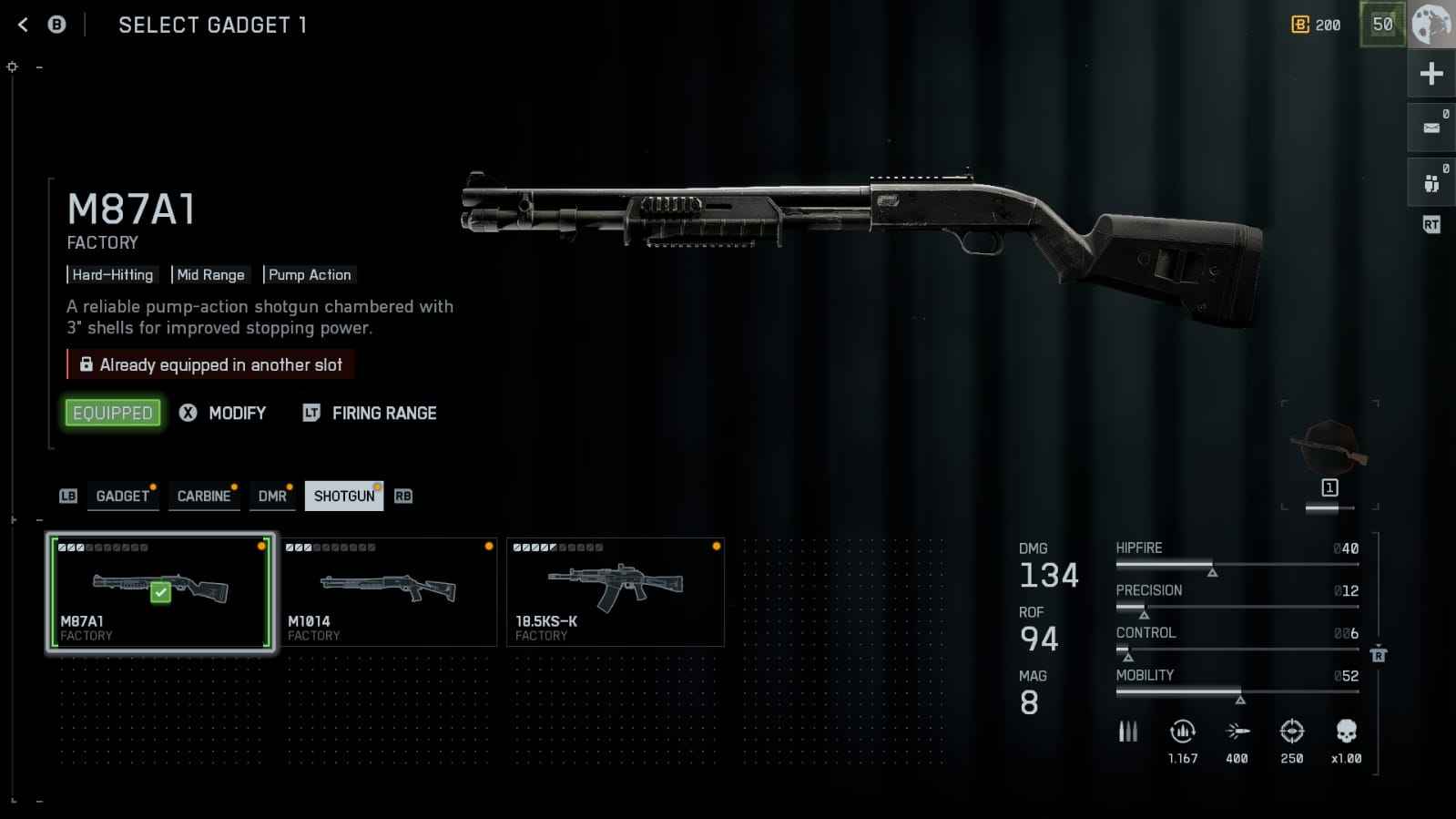The height and width of the screenshot is (819, 1456).
Task: Switch to the CARBINE tab
Action: [204, 496]
